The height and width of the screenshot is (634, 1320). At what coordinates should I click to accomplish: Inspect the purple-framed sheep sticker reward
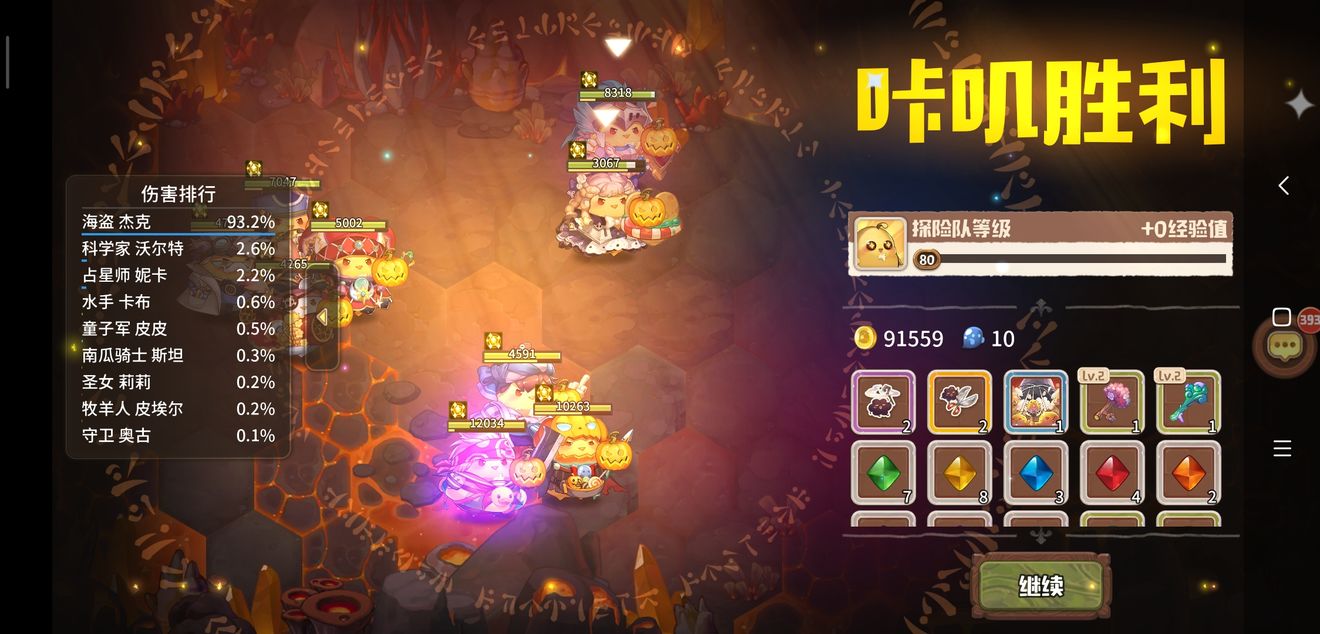883,402
